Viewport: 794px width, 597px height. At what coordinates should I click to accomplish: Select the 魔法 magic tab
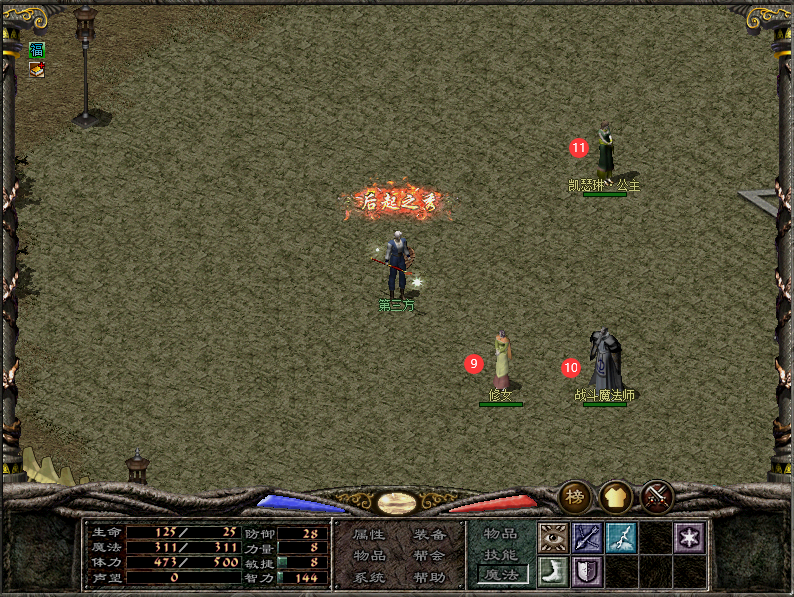501,575
